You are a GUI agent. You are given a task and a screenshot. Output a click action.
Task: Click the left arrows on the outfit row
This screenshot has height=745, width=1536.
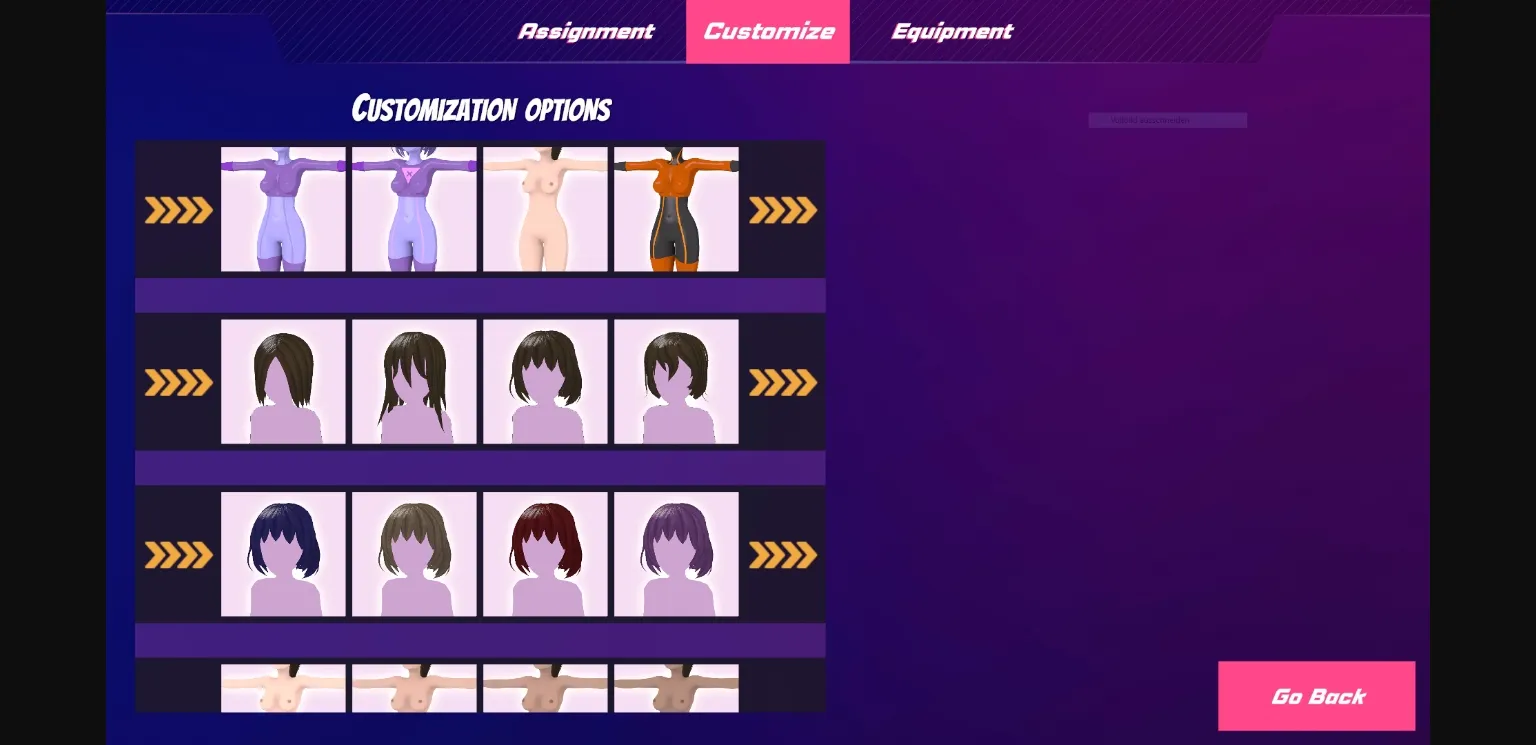point(179,209)
